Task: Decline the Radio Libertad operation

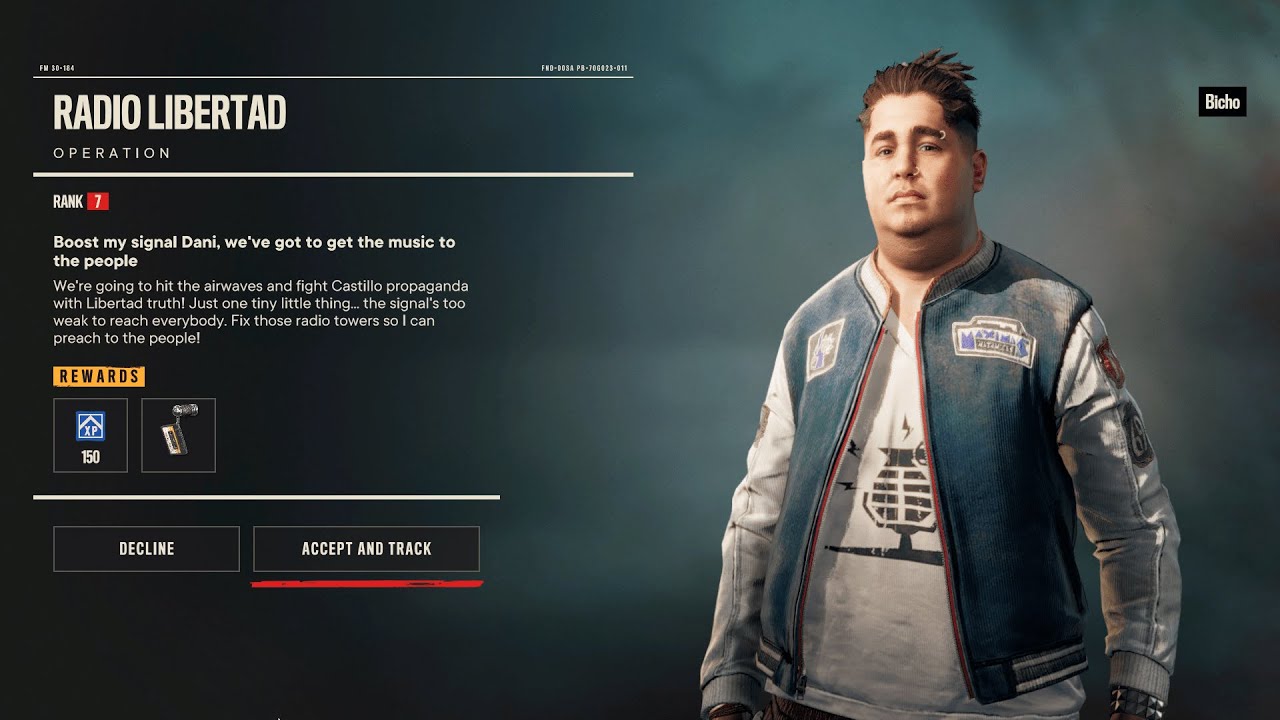Action: [146, 549]
